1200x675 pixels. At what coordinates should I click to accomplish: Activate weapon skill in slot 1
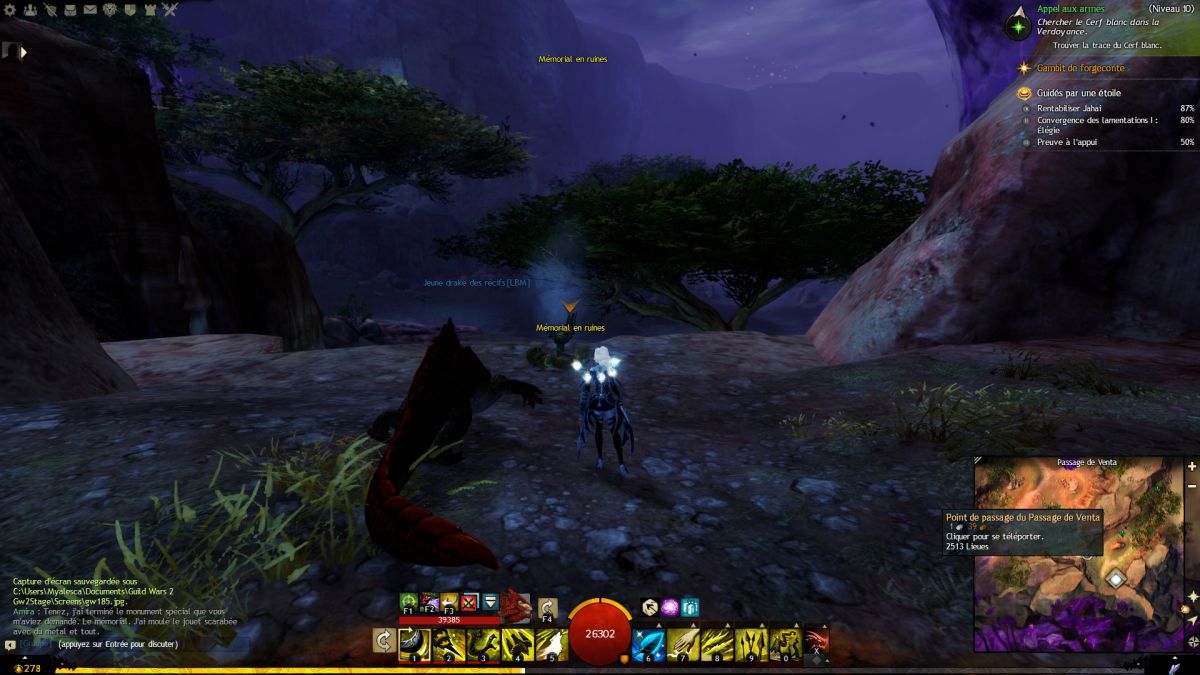pos(413,644)
